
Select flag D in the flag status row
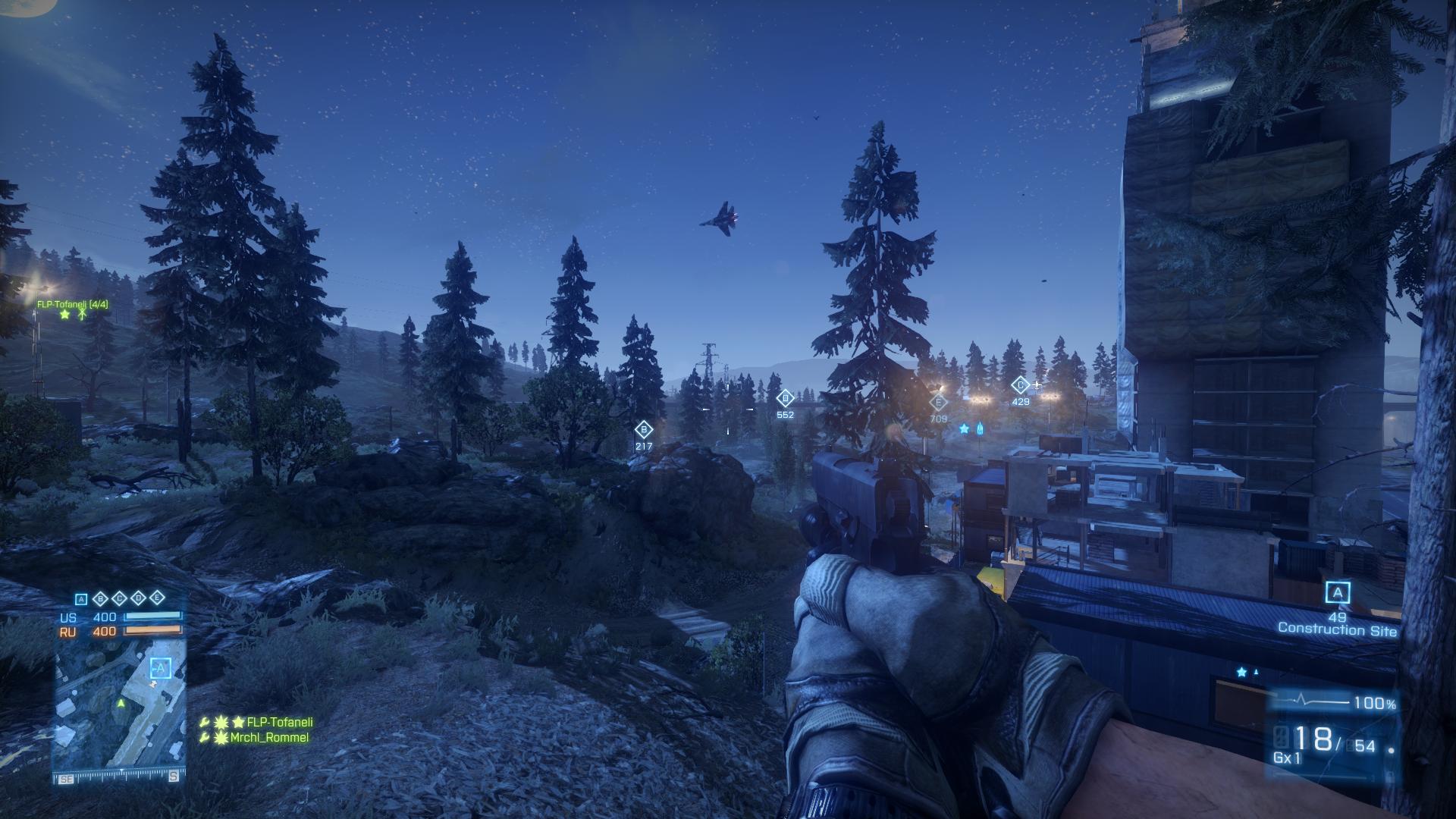pyautogui.click(x=139, y=598)
